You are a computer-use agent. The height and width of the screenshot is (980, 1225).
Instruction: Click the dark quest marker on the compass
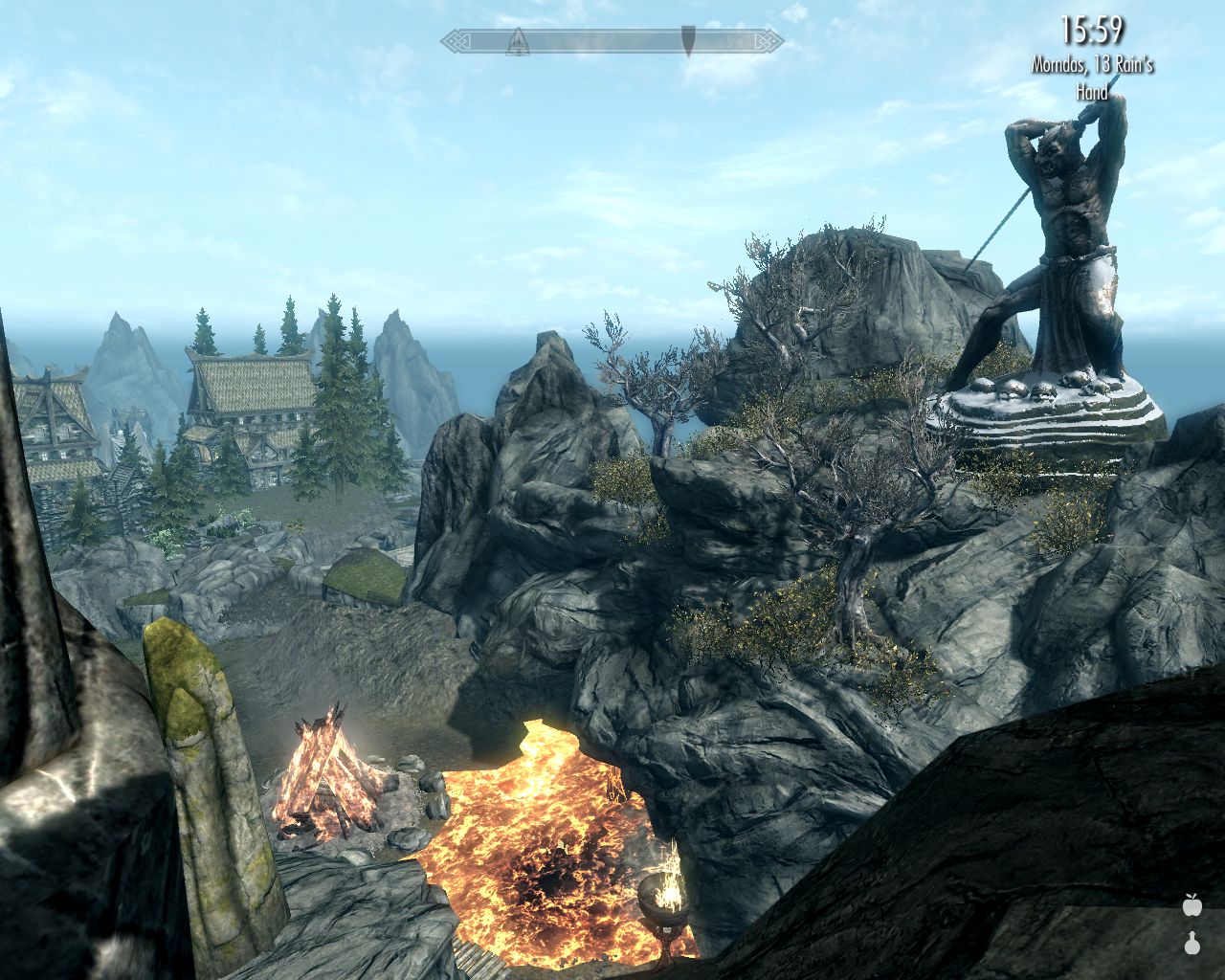(688, 41)
